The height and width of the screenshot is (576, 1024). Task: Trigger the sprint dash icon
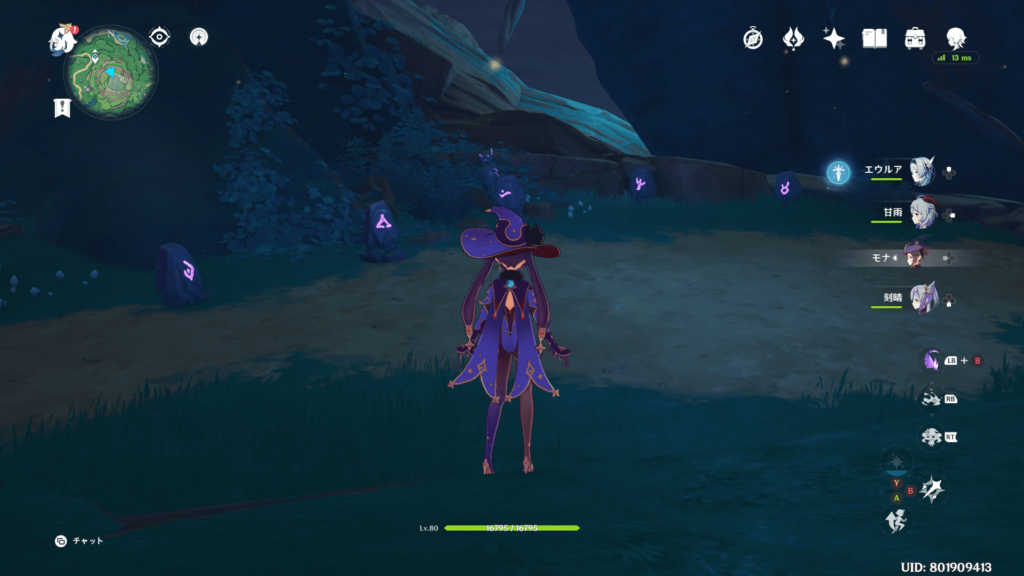(x=896, y=520)
